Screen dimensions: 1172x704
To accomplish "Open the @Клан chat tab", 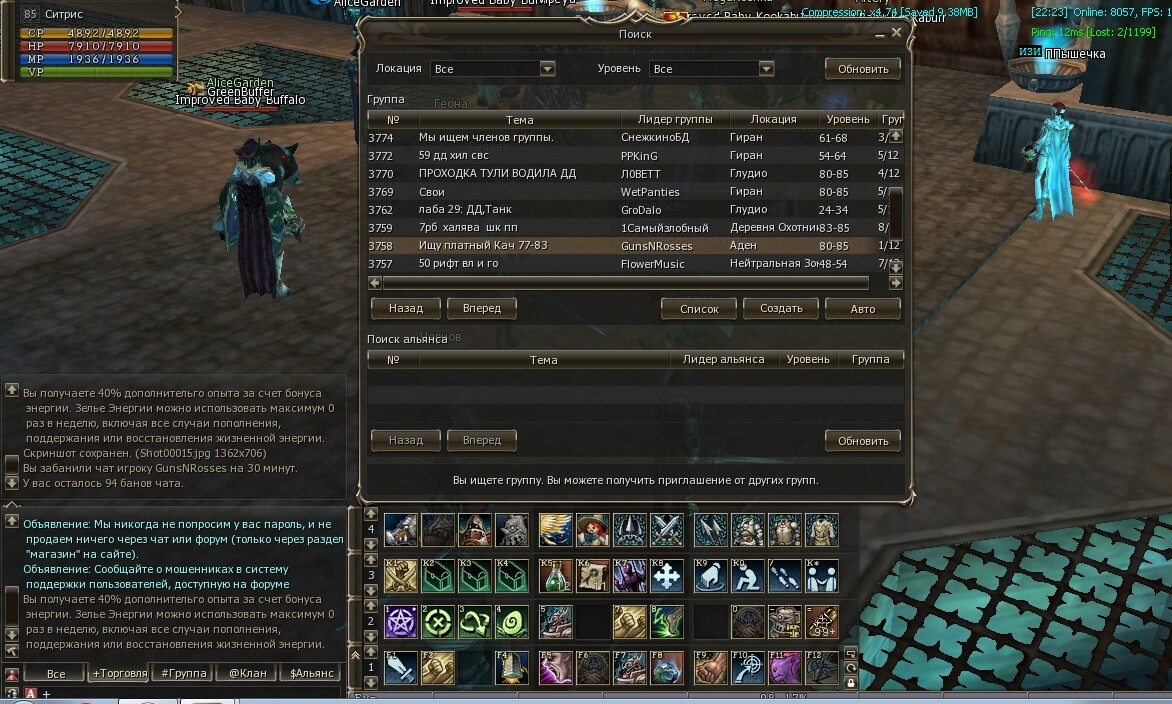I will 247,673.
